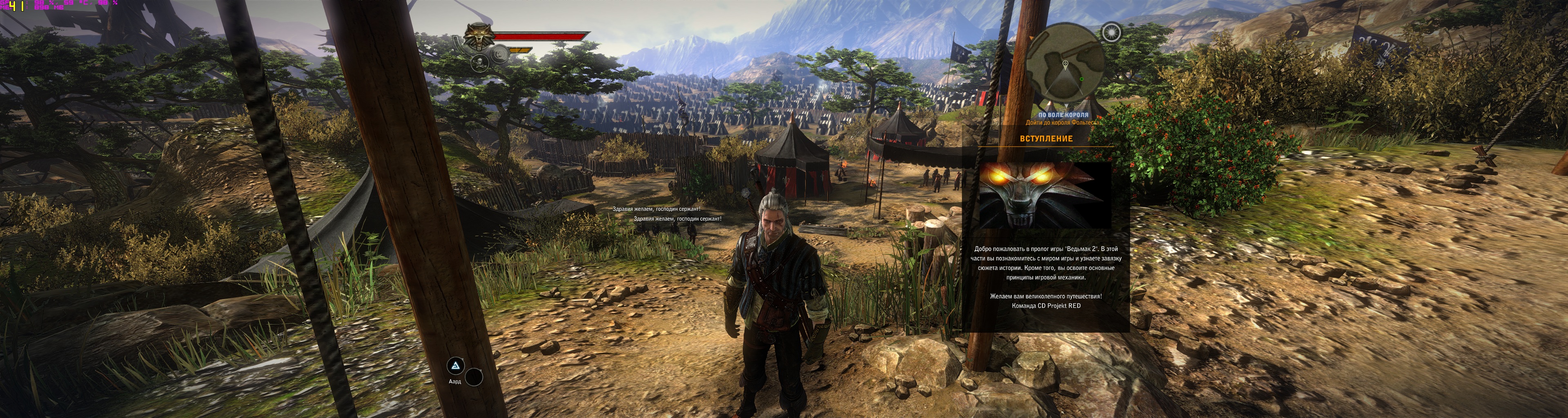Click the quest marker pin on minimap

1065,63
